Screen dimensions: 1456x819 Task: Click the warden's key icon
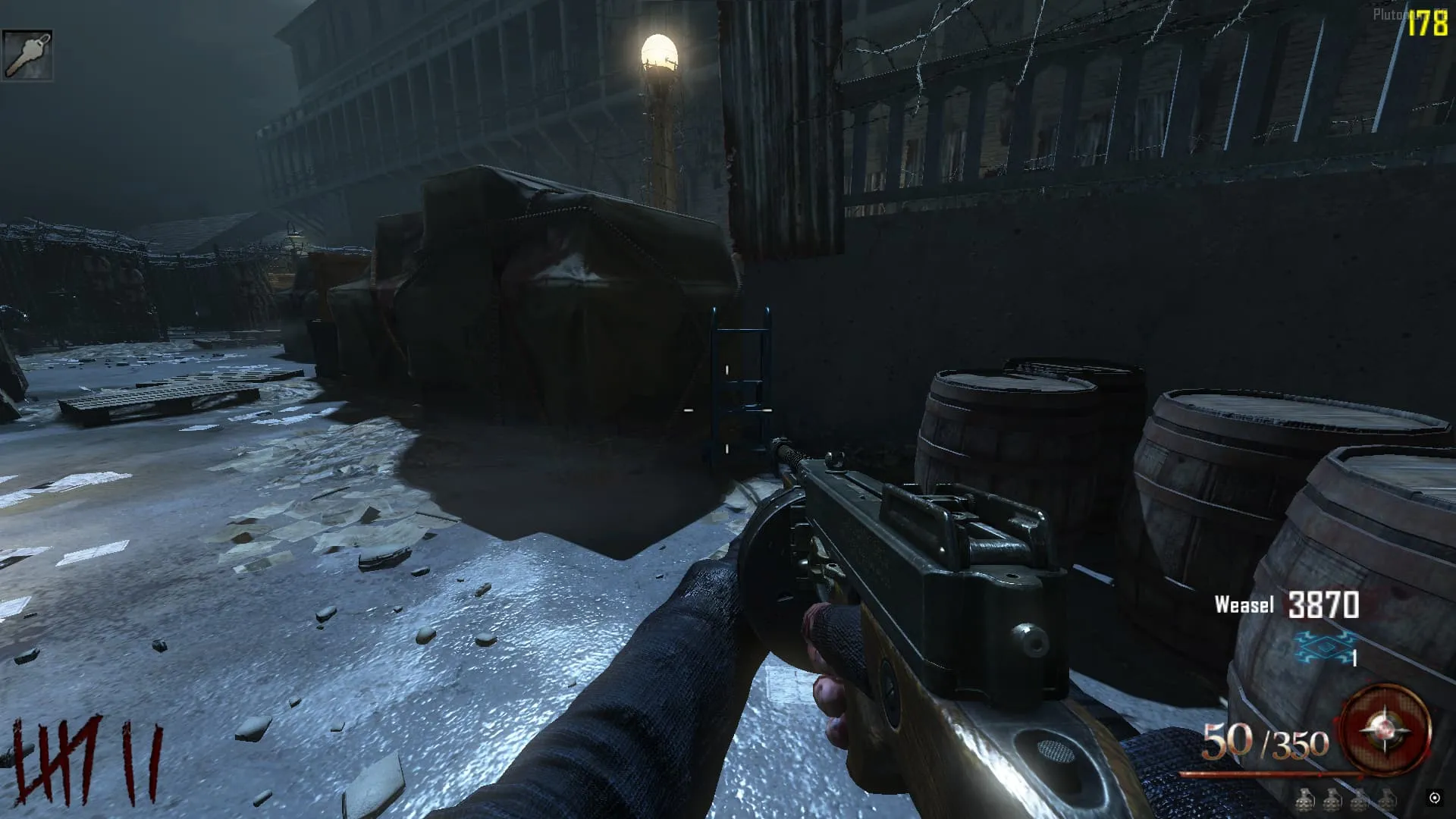(27, 55)
